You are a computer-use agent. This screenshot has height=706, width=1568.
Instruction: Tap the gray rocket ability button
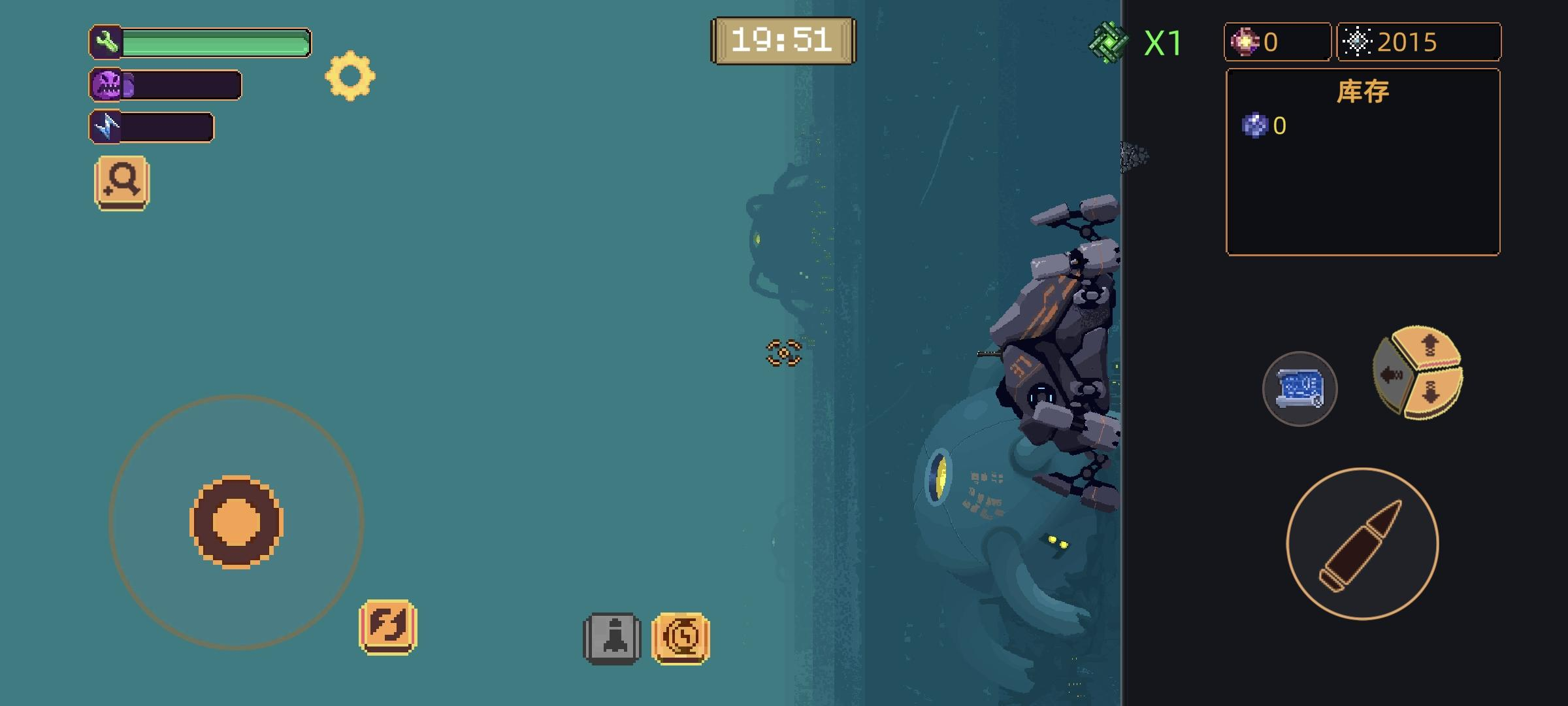[612, 638]
